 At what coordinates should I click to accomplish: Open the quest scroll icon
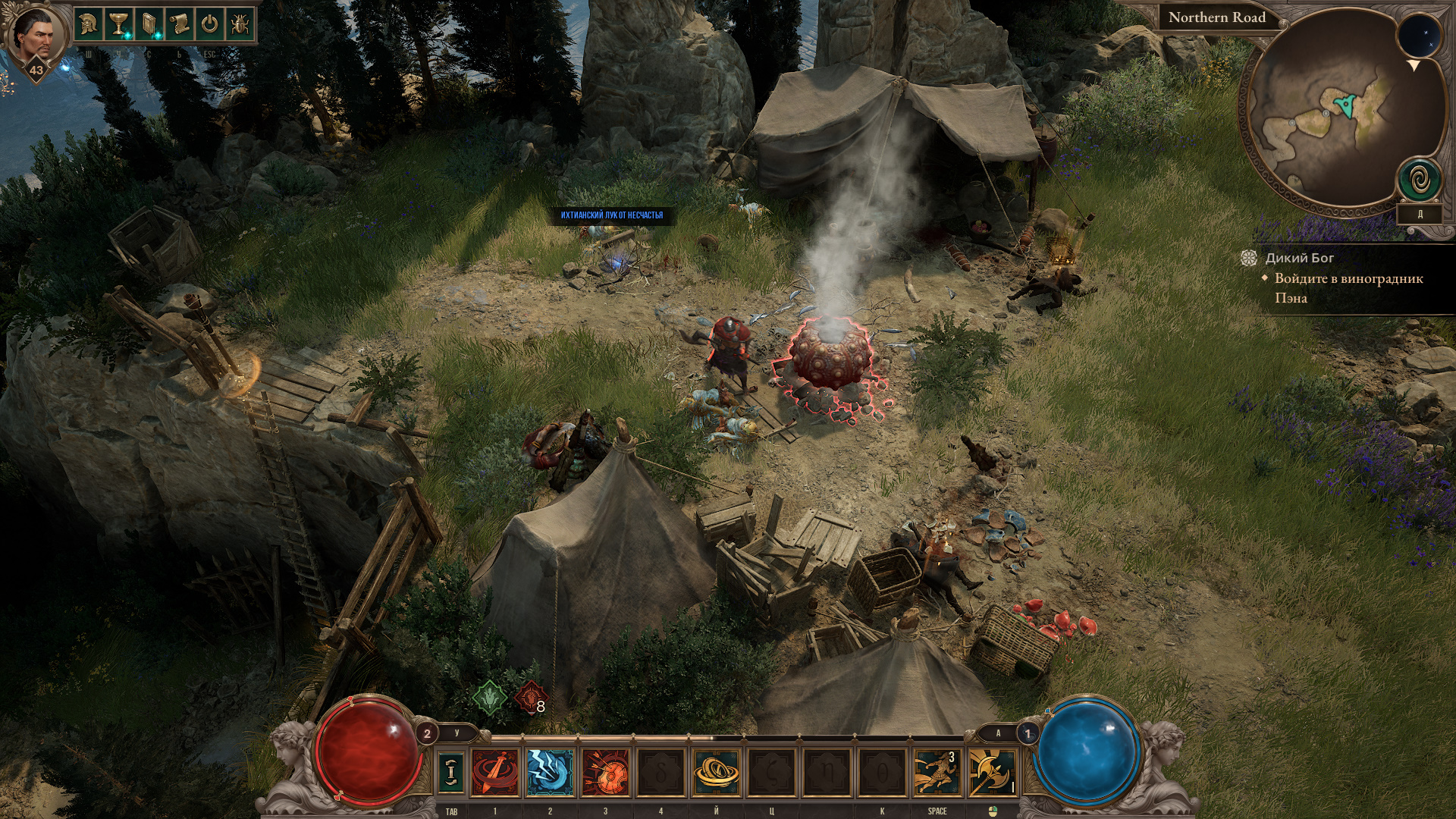tap(179, 24)
